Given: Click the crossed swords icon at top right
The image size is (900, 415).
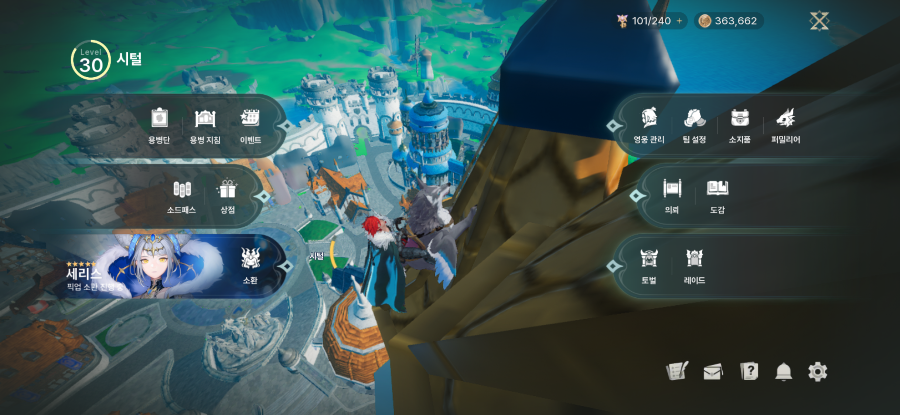Looking at the screenshot, I should click(x=820, y=21).
